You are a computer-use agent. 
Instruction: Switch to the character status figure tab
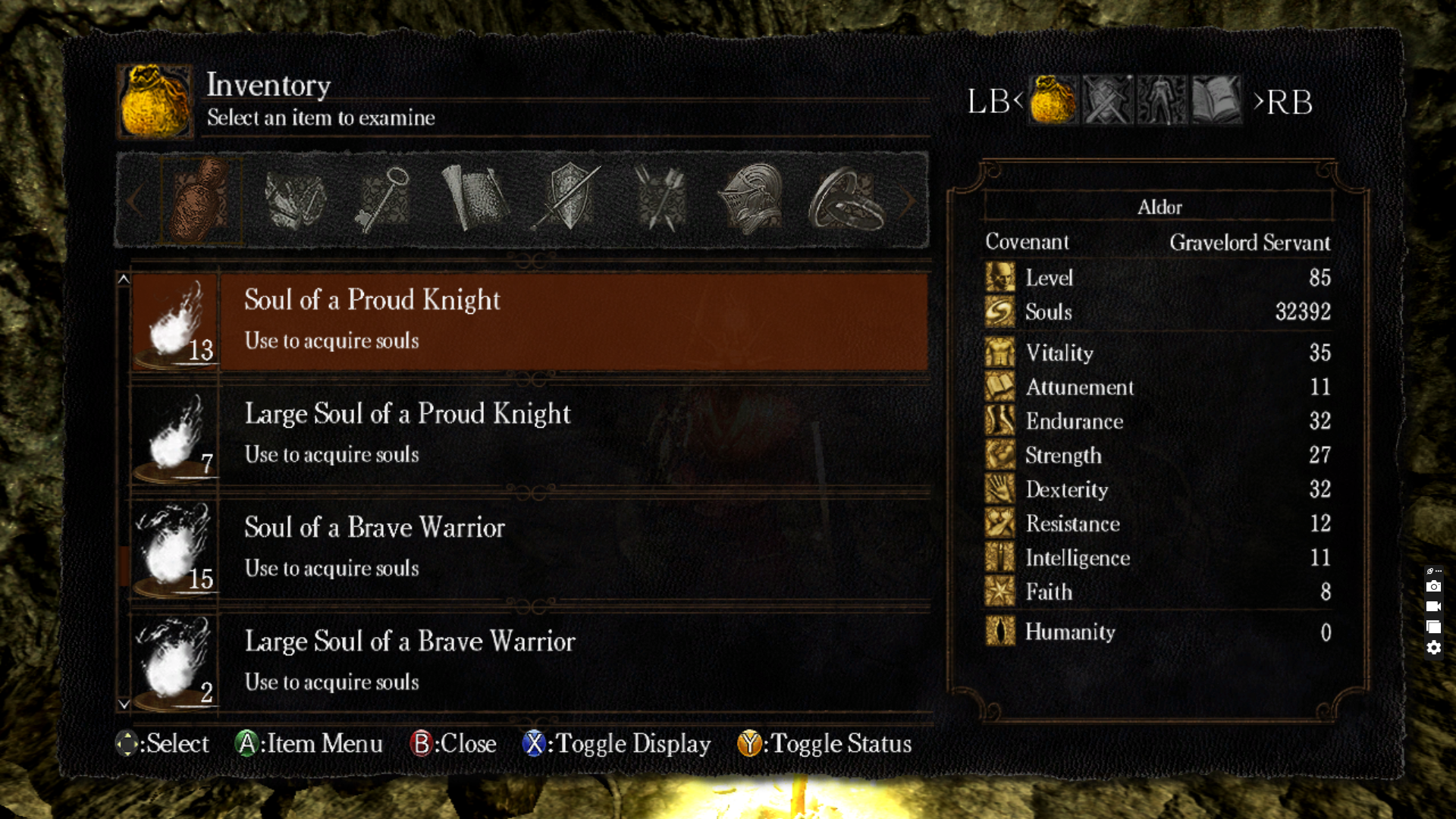tap(1161, 100)
